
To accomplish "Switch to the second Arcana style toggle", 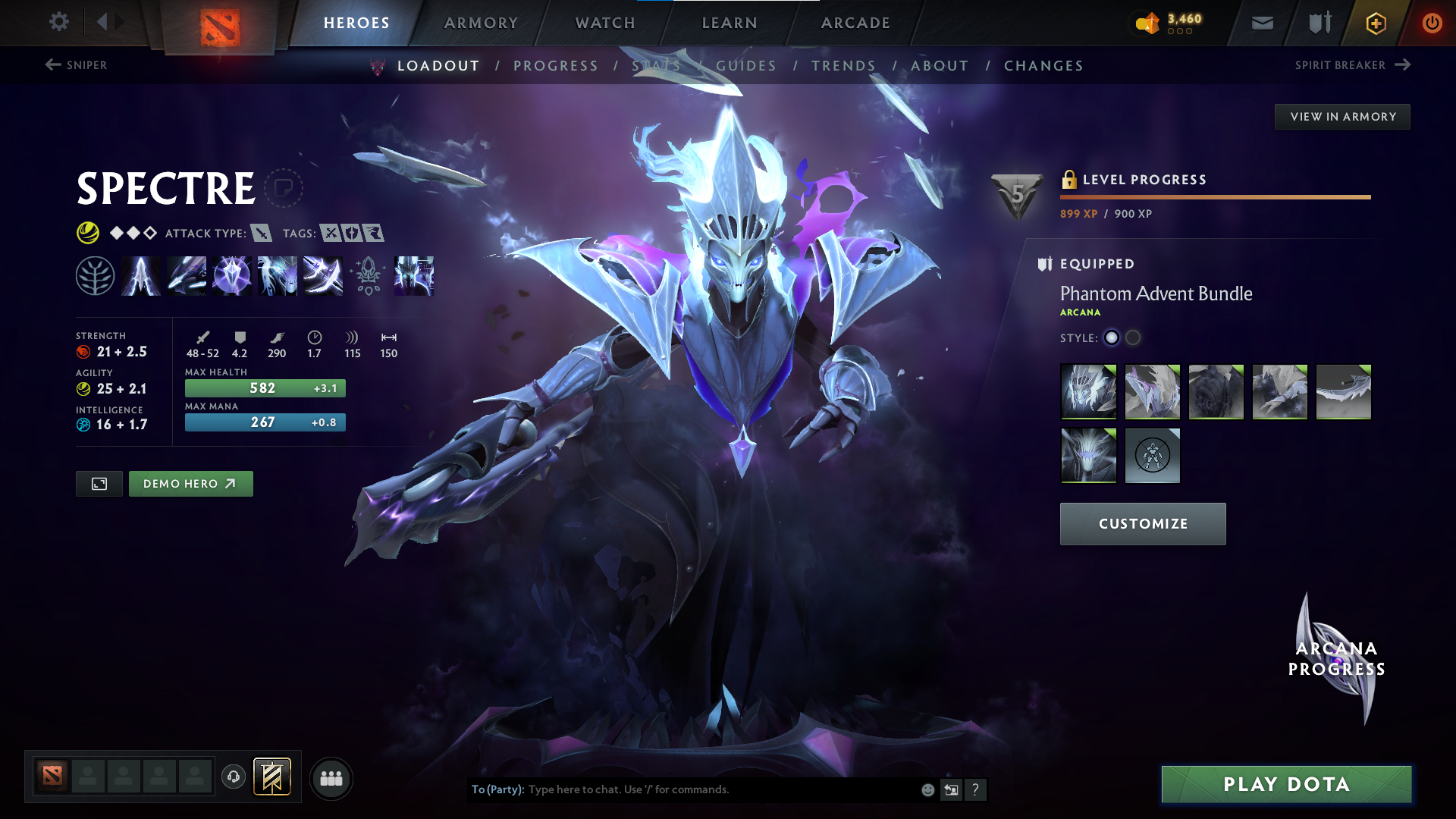I will click(1133, 338).
